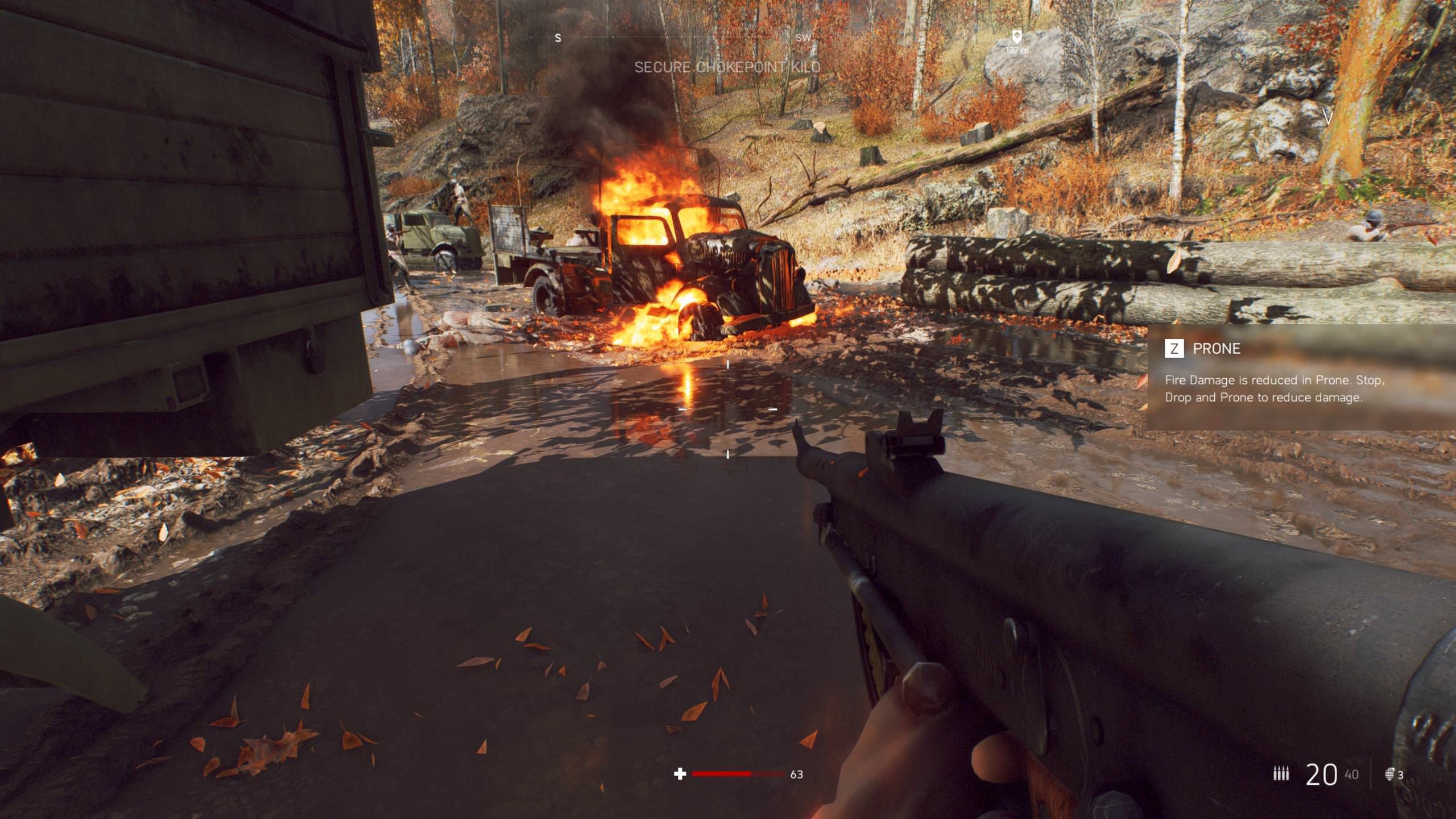This screenshot has height=819, width=1456.
Task: Click the Prone tutorial hint panel
Action: tap(1300, 377)
